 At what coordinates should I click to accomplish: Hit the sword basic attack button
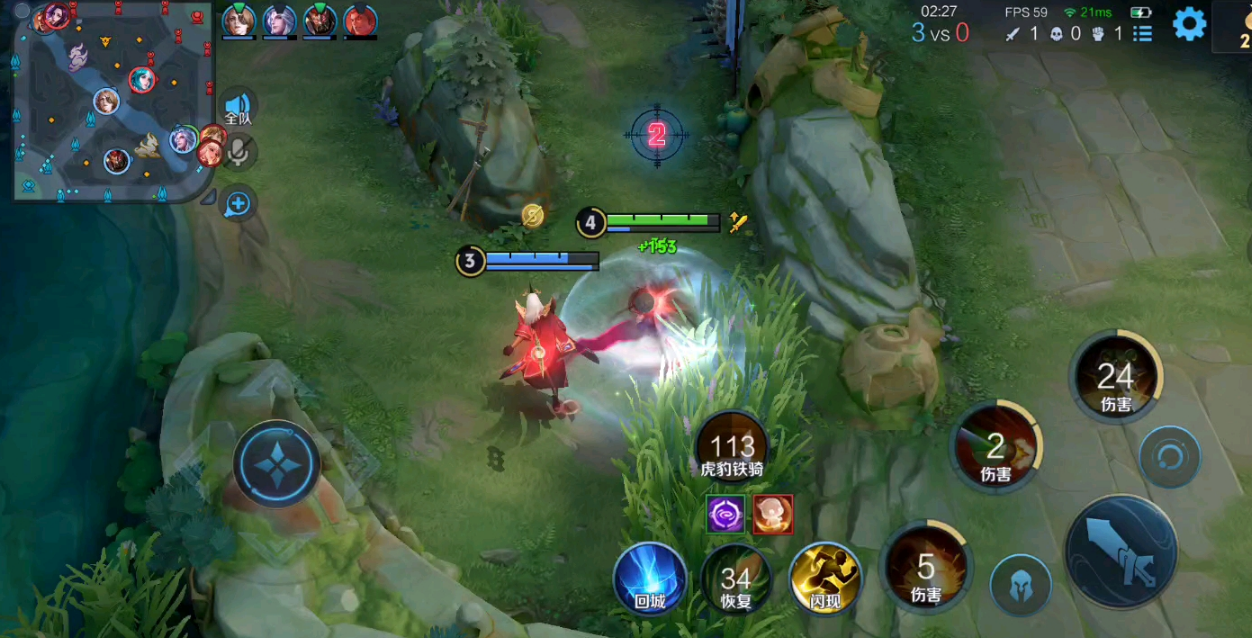coord(1120,553)
